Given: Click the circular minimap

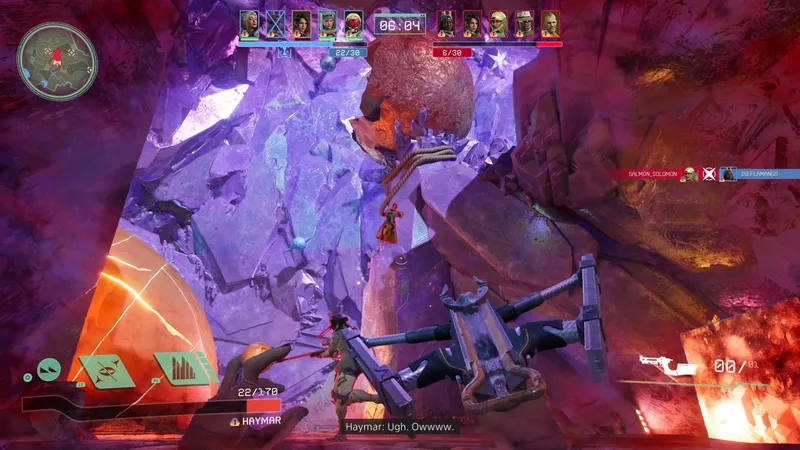Looking at the screenshot, I should pyautogui.click(x=57, y=61).
